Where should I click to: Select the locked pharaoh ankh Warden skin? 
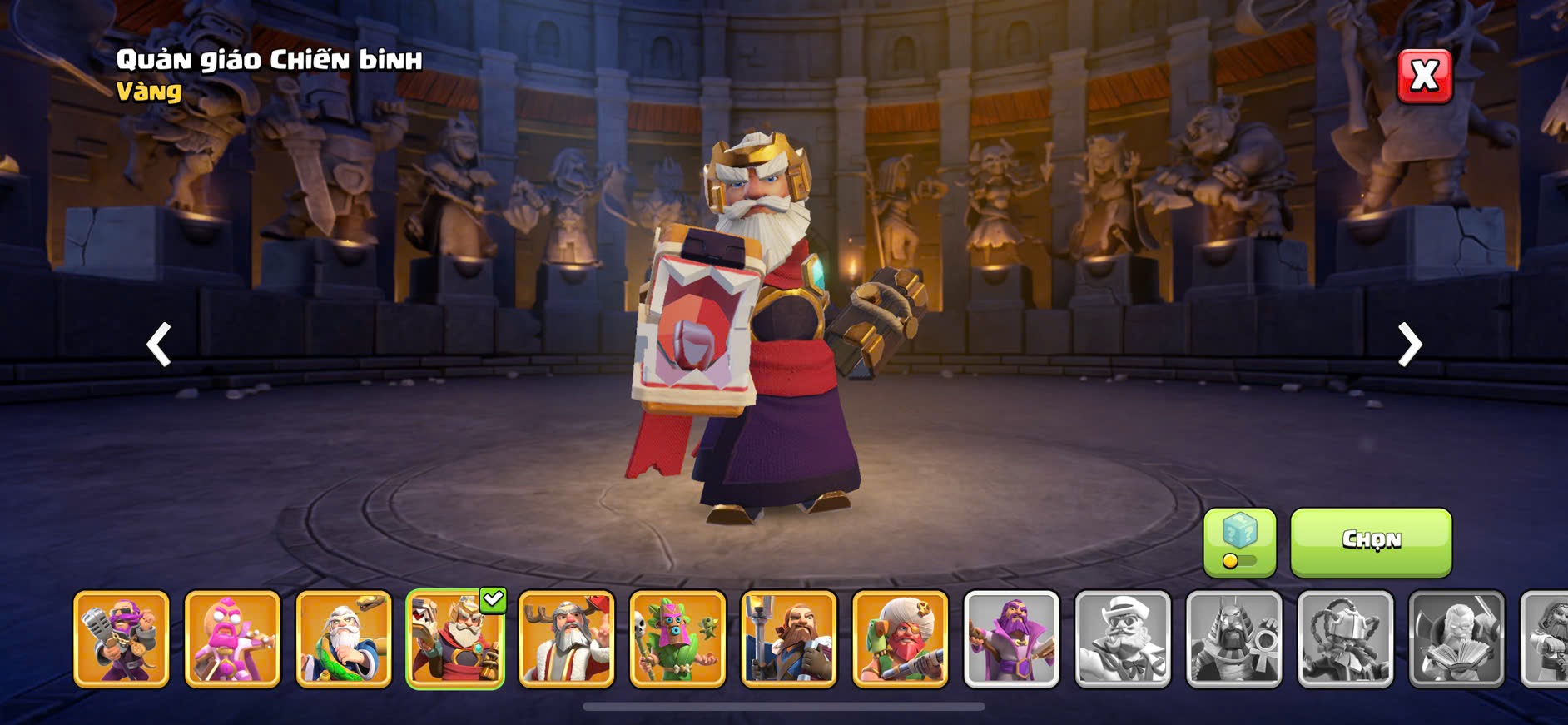pos(1234,639)
